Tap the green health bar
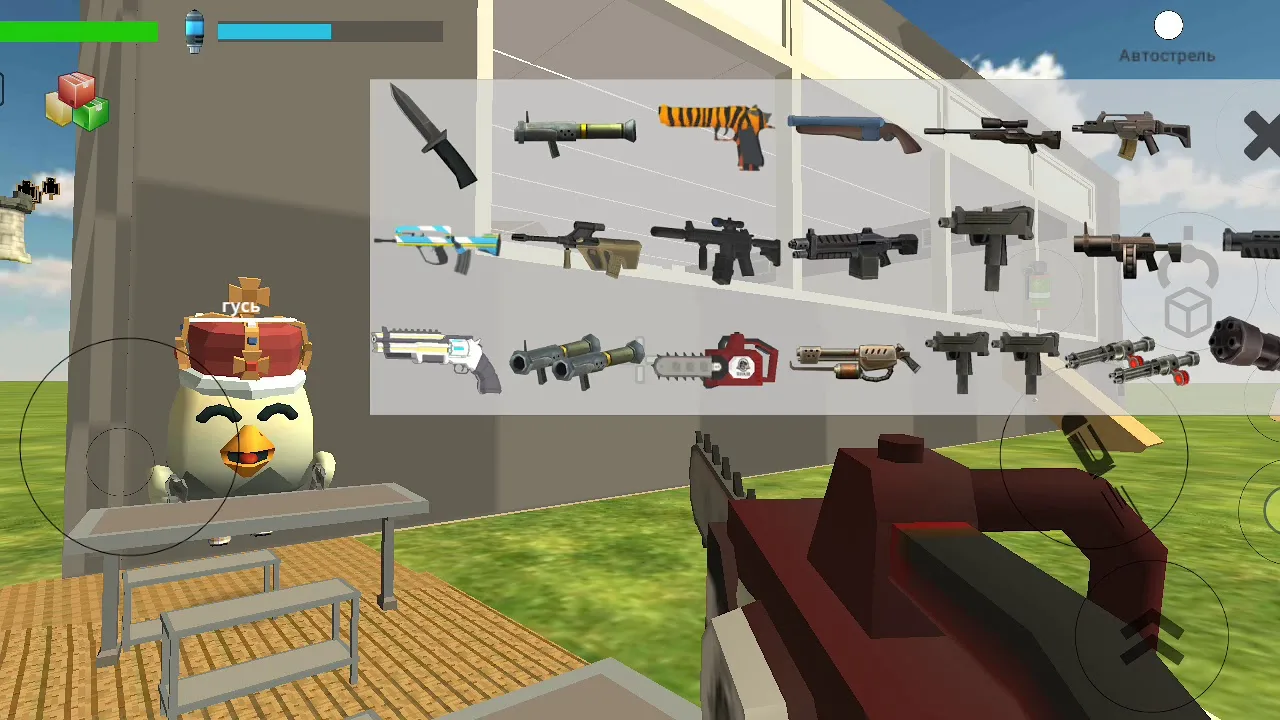The width and height of the screenshot is (1280, 720). [80, 32]
